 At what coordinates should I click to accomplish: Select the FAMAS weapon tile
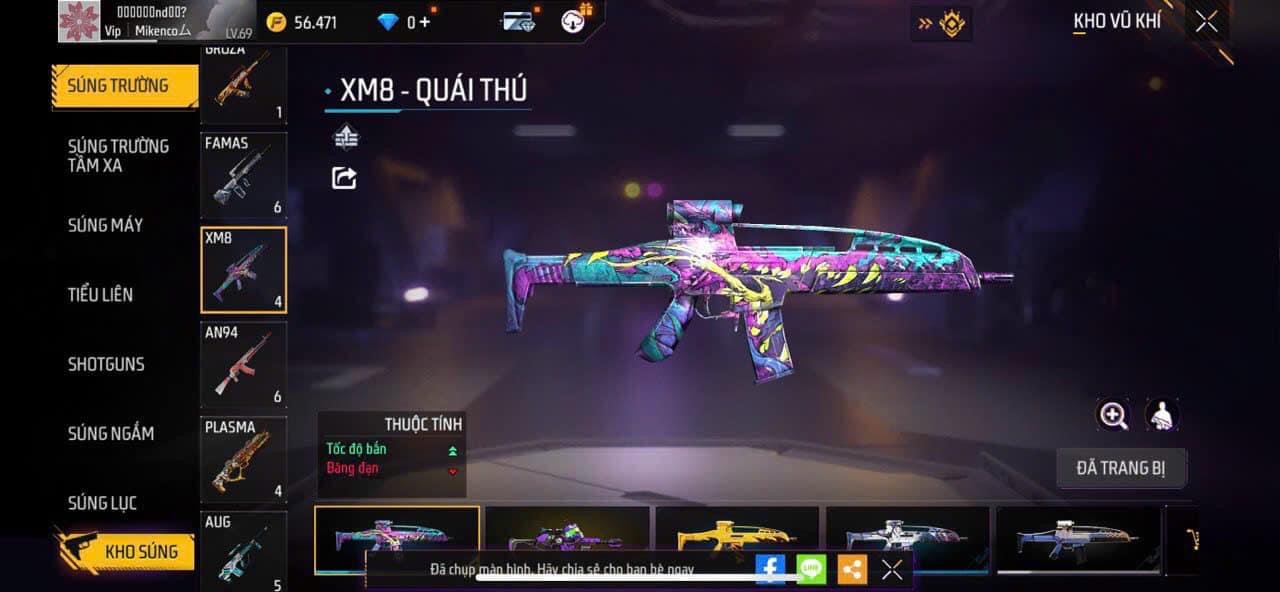[x=243, y=175]
